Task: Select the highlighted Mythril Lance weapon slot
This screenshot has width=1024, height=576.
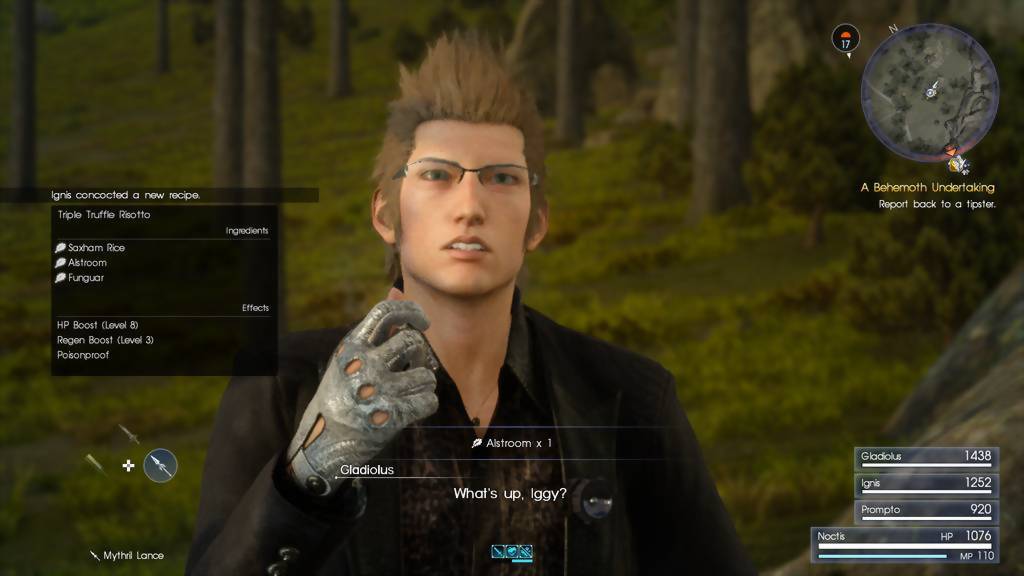Action: (160, 464)
